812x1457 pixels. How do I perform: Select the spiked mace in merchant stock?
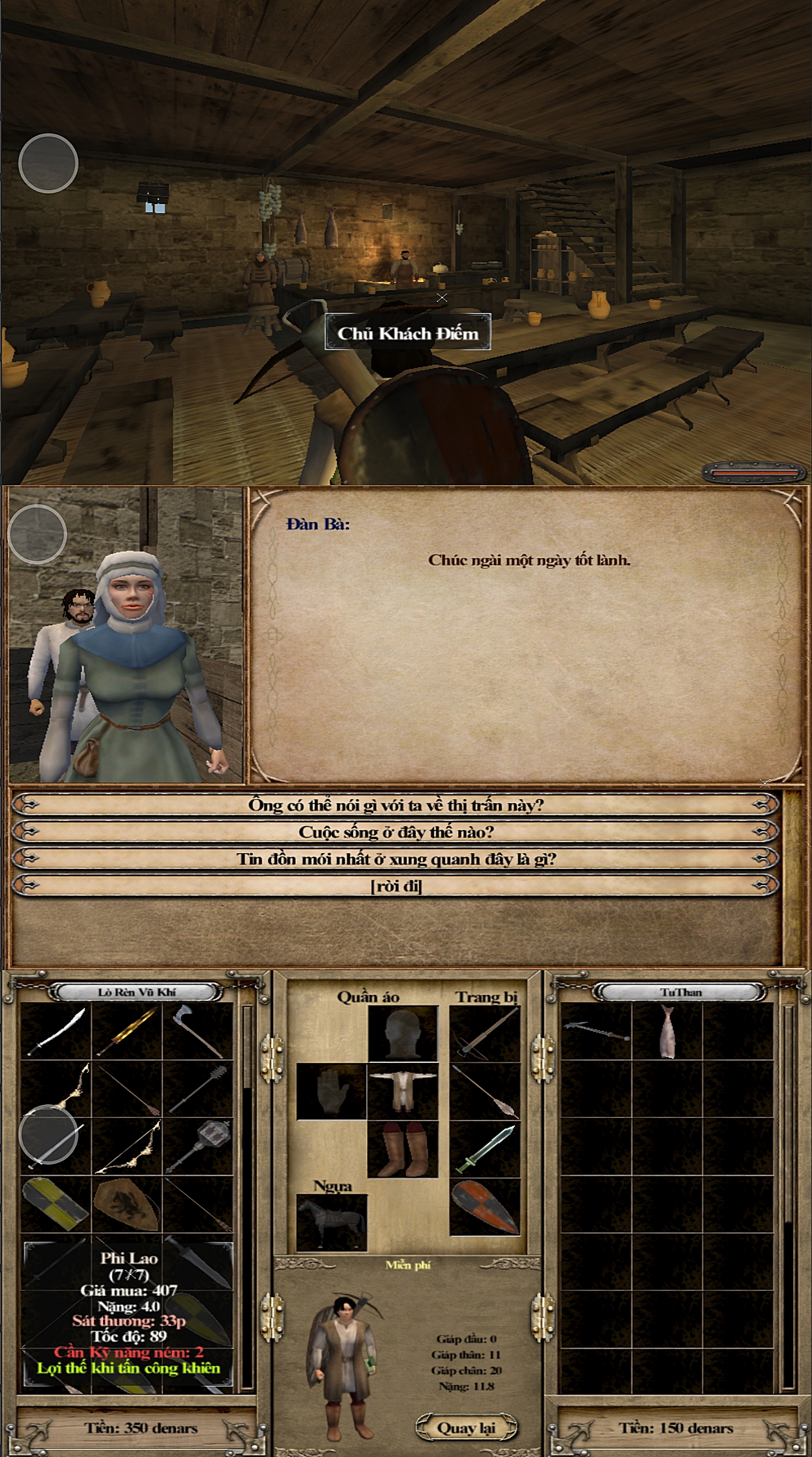tap(197, 1089)
